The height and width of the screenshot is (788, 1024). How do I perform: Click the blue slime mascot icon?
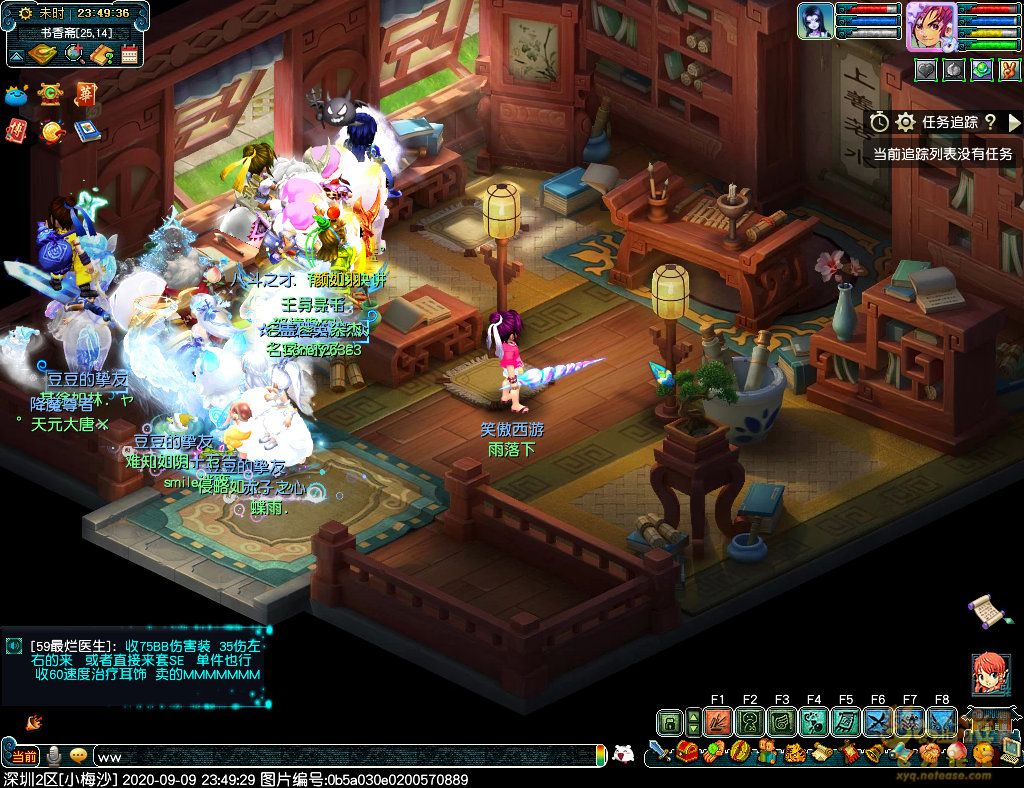pos(16,96)
